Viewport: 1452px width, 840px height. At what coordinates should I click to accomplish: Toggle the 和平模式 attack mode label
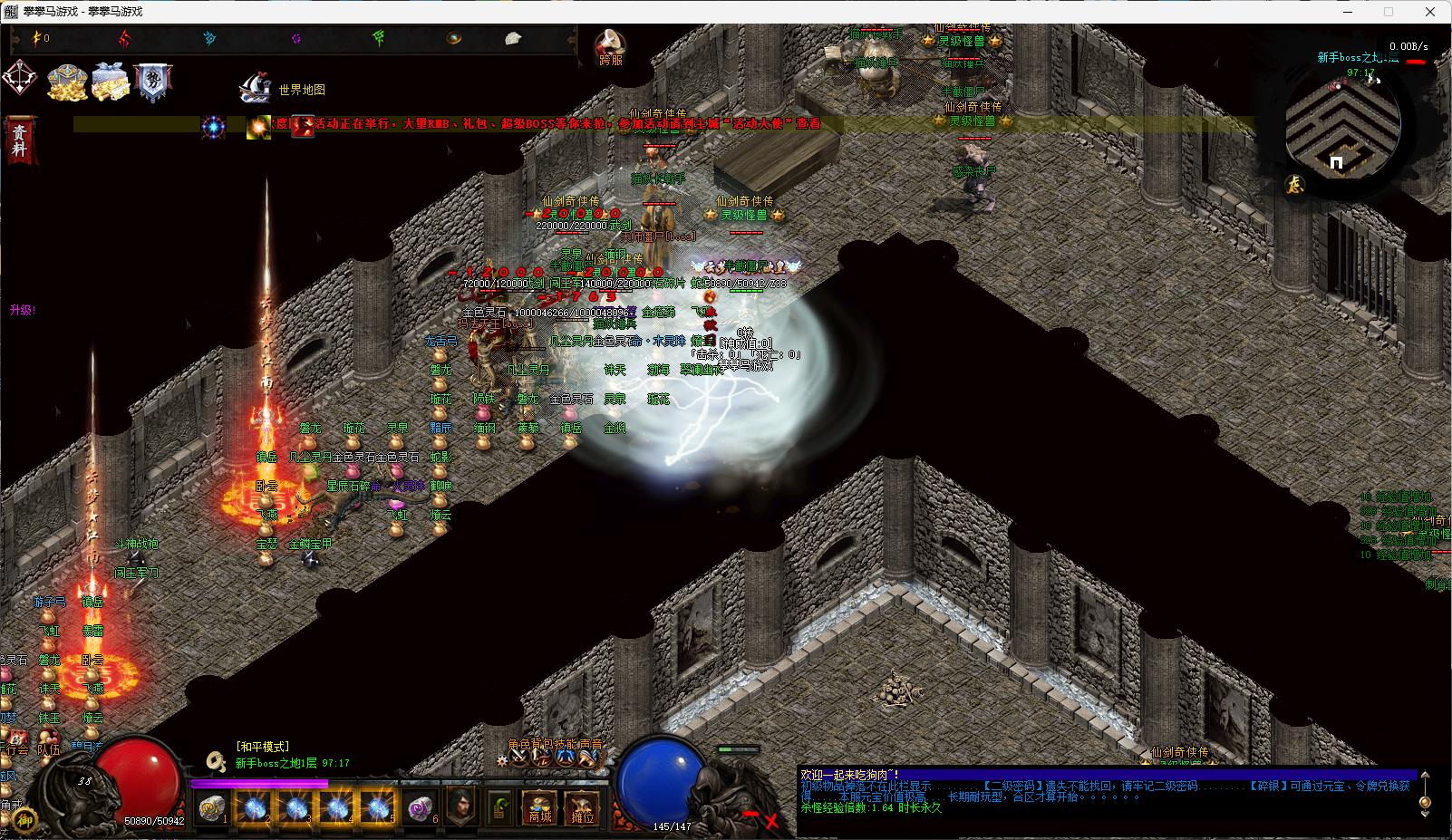(x=263, y=747)
